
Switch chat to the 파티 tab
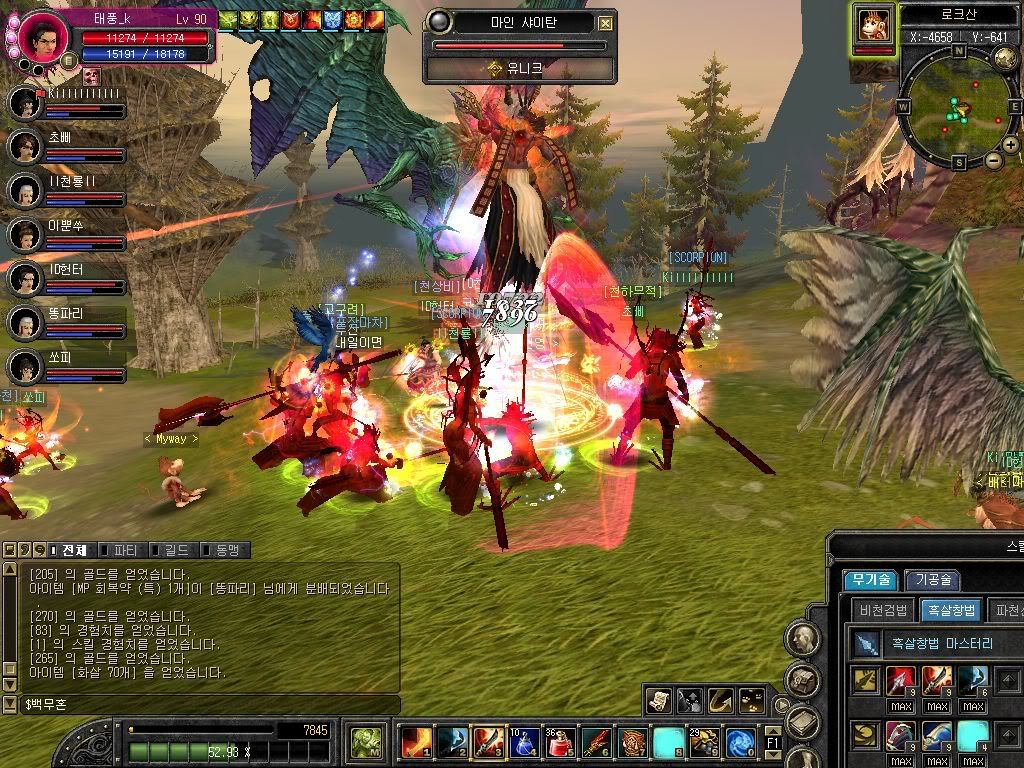coord(123,550)
